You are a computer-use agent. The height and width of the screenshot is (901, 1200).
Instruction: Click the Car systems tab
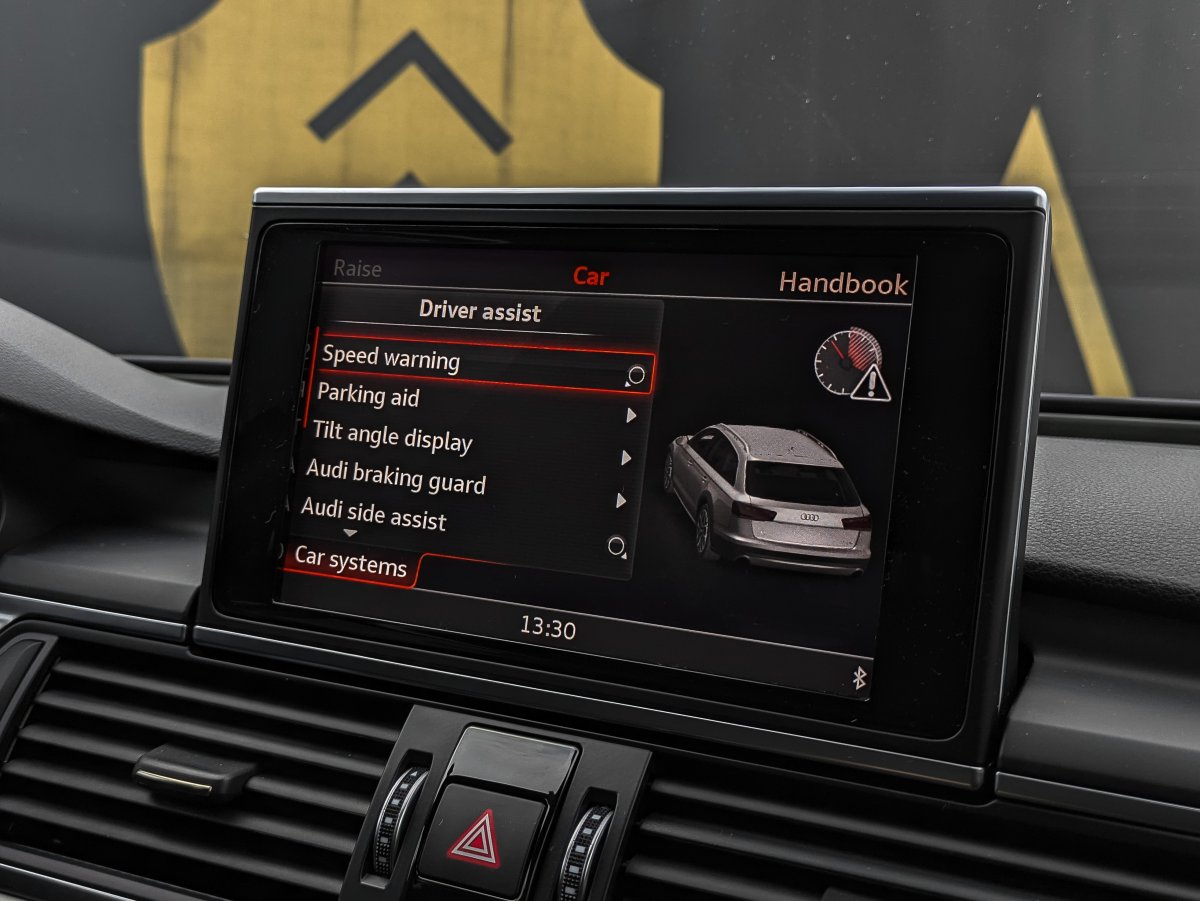pos(351,562)
